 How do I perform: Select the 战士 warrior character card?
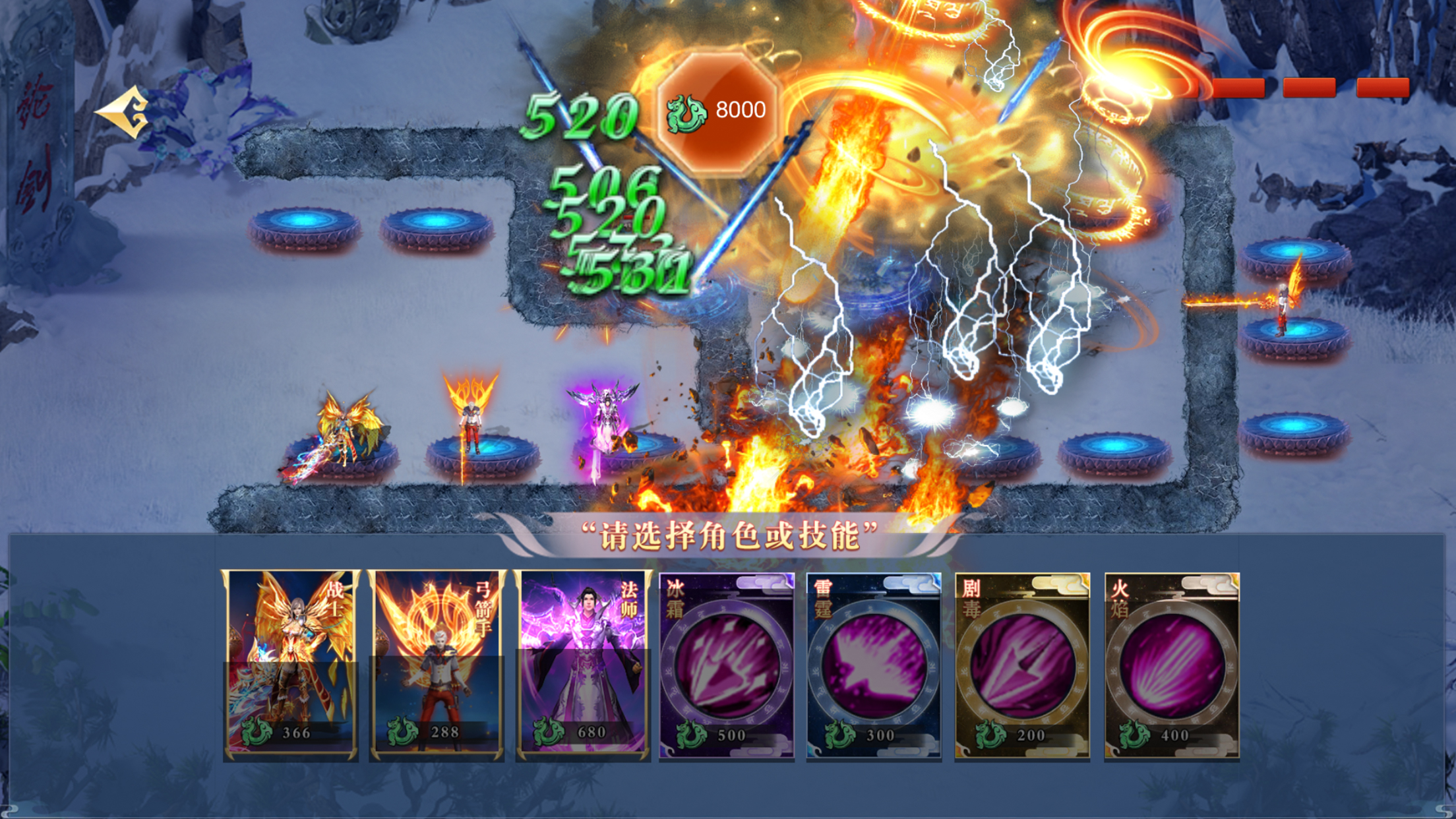pyautogui.click(x=291, y=665)
